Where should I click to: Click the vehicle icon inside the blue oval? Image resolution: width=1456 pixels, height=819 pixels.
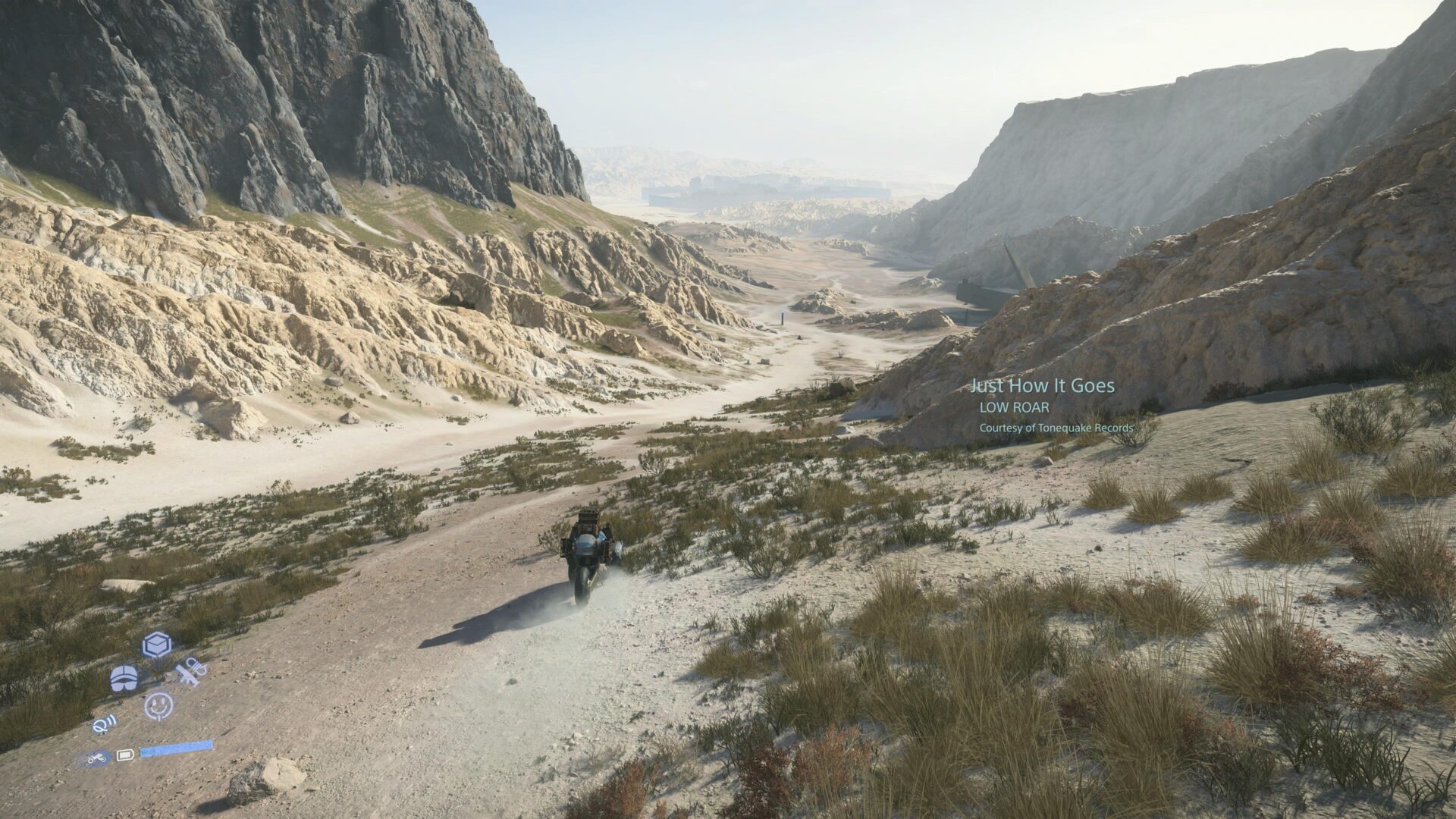pyautogui.click(x=96, y=758)
